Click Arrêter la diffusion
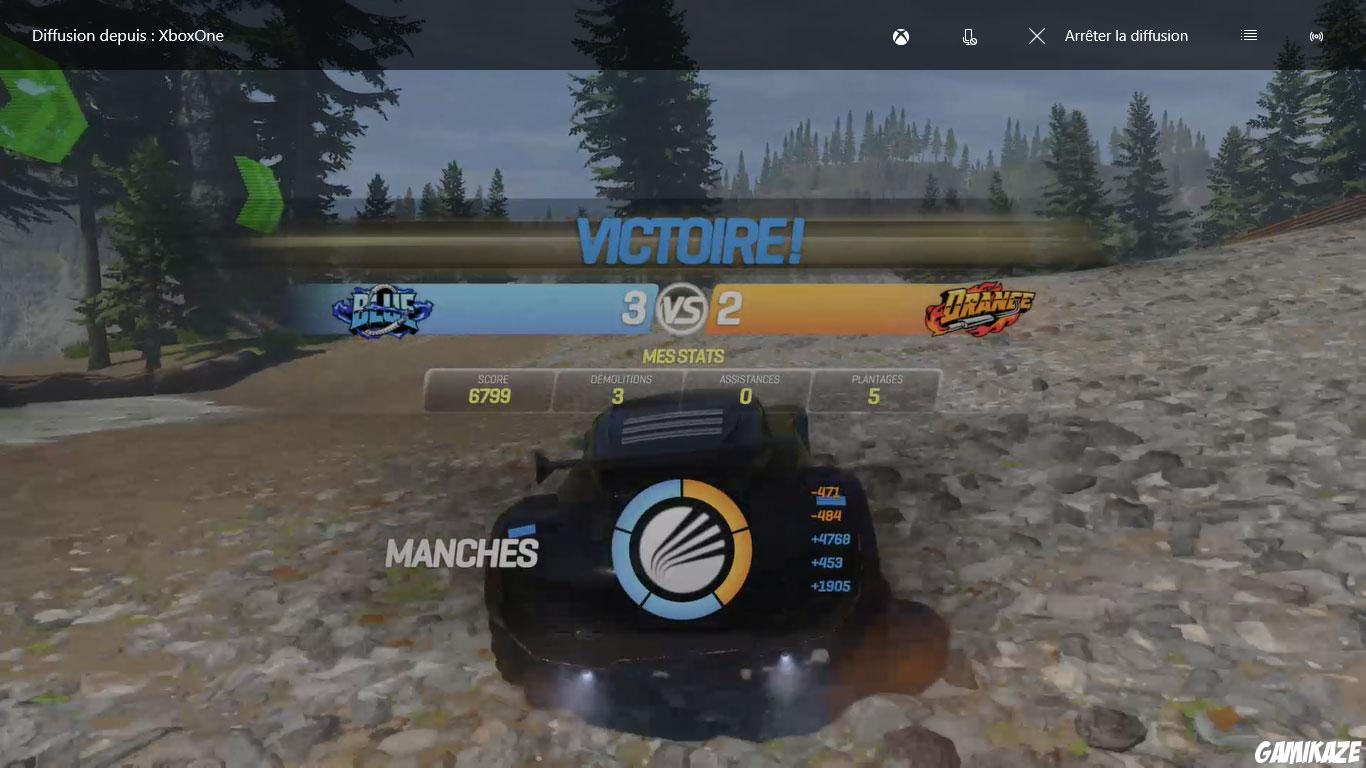The width and height of the screenshot is (1366, 768). 1126,36
